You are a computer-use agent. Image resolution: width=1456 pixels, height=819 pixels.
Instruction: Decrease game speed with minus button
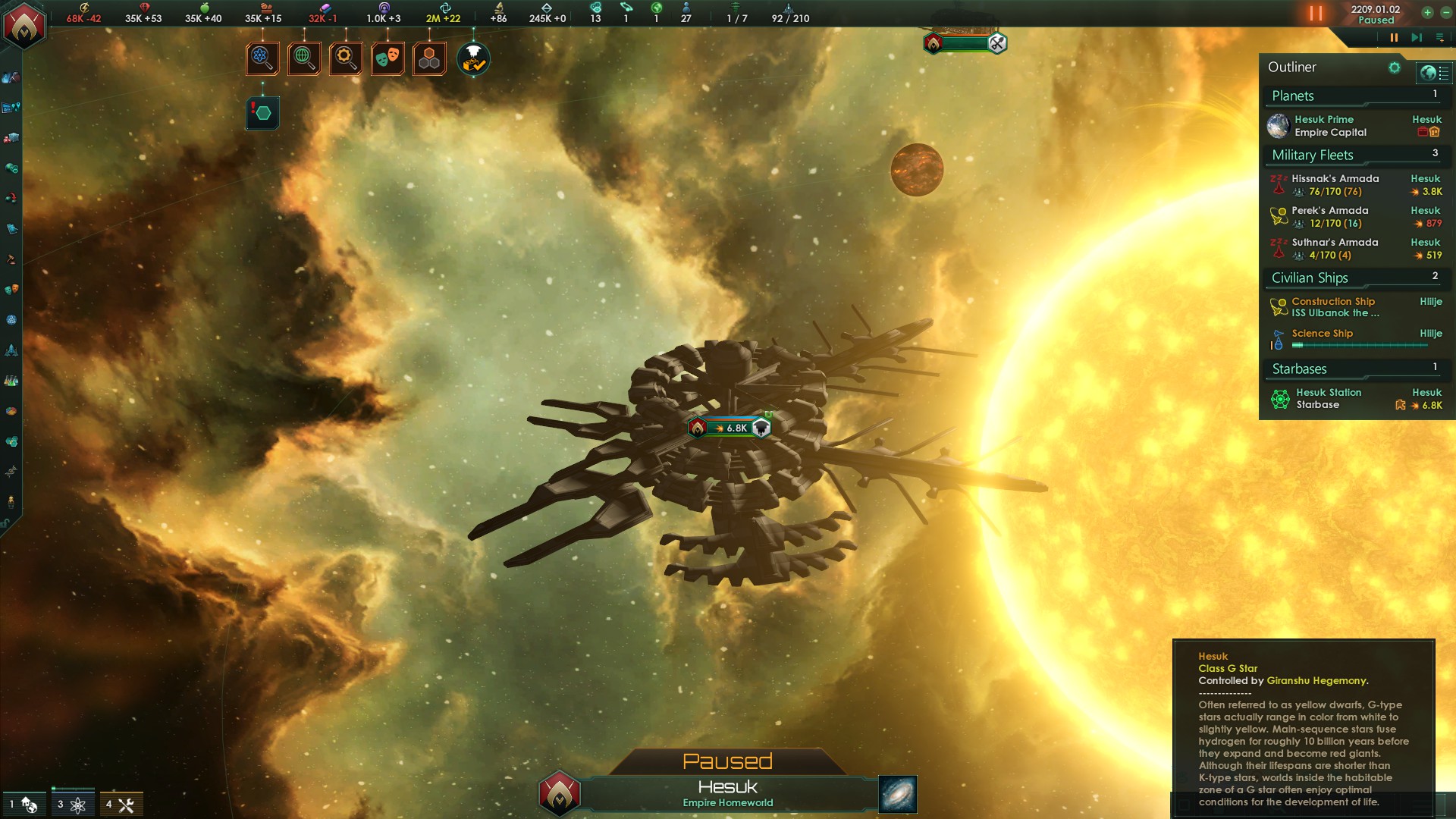tap(1445, 12)
